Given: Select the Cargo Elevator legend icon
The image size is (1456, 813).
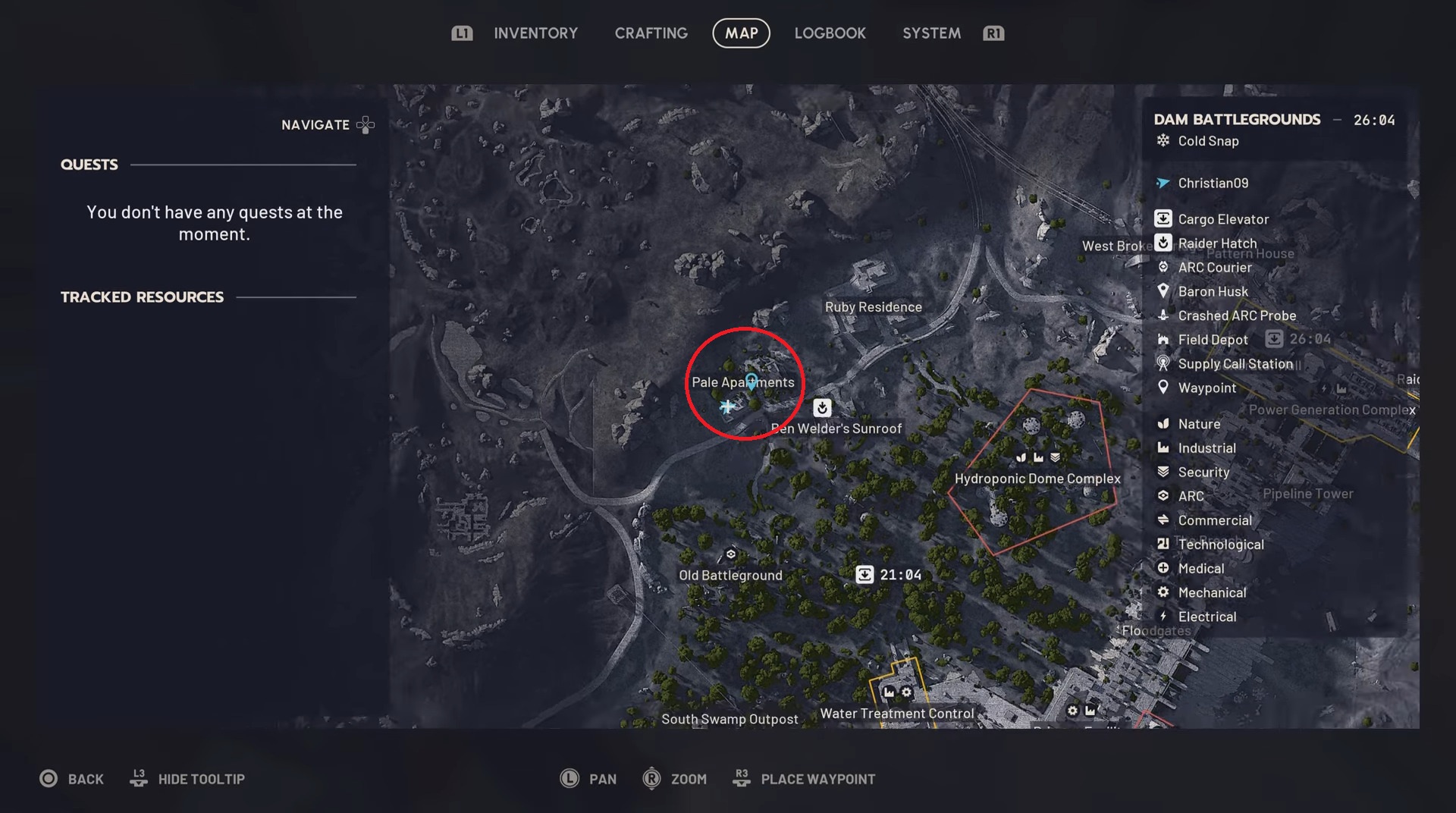Looking at the screenshot, I should click(x=1164, y=218).
